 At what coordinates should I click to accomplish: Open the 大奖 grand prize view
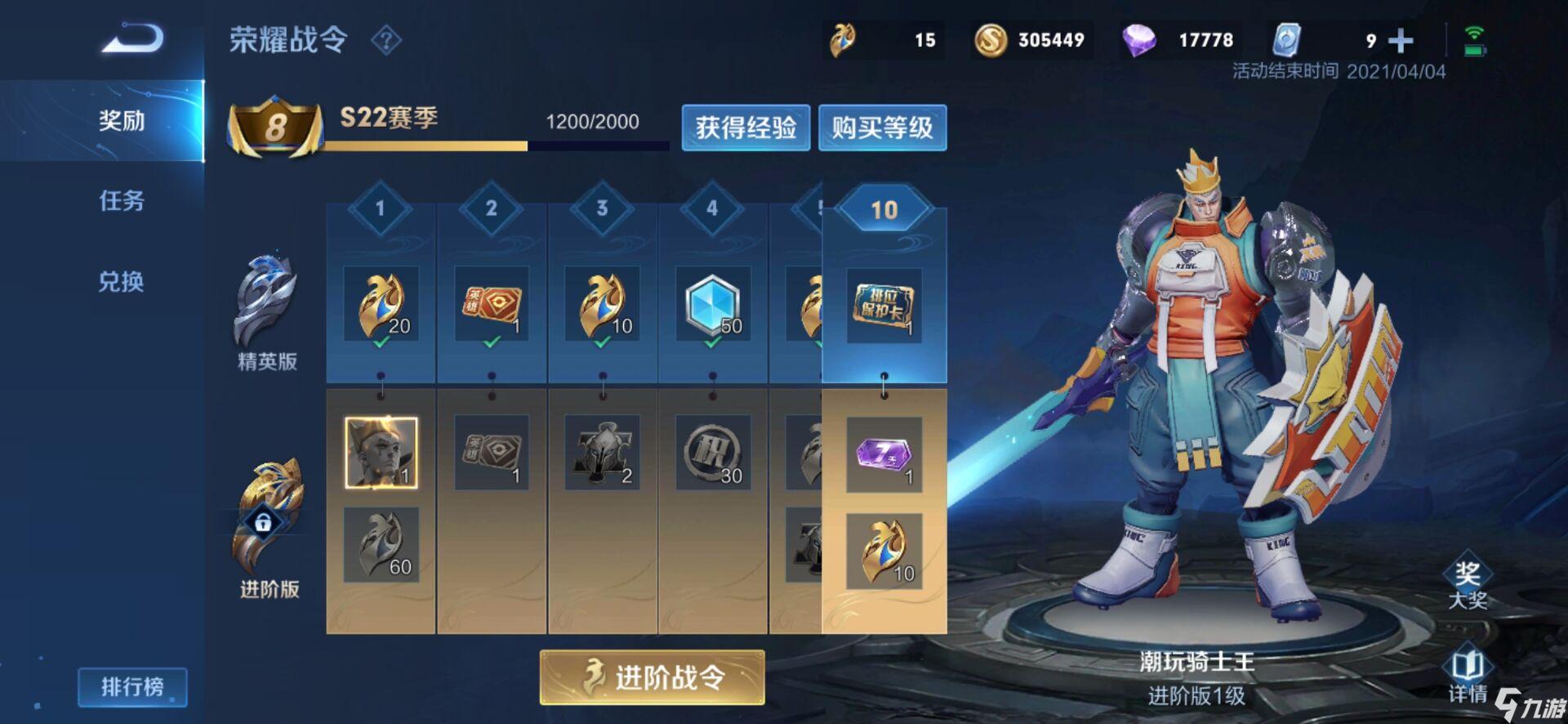tap(1467, 583)
